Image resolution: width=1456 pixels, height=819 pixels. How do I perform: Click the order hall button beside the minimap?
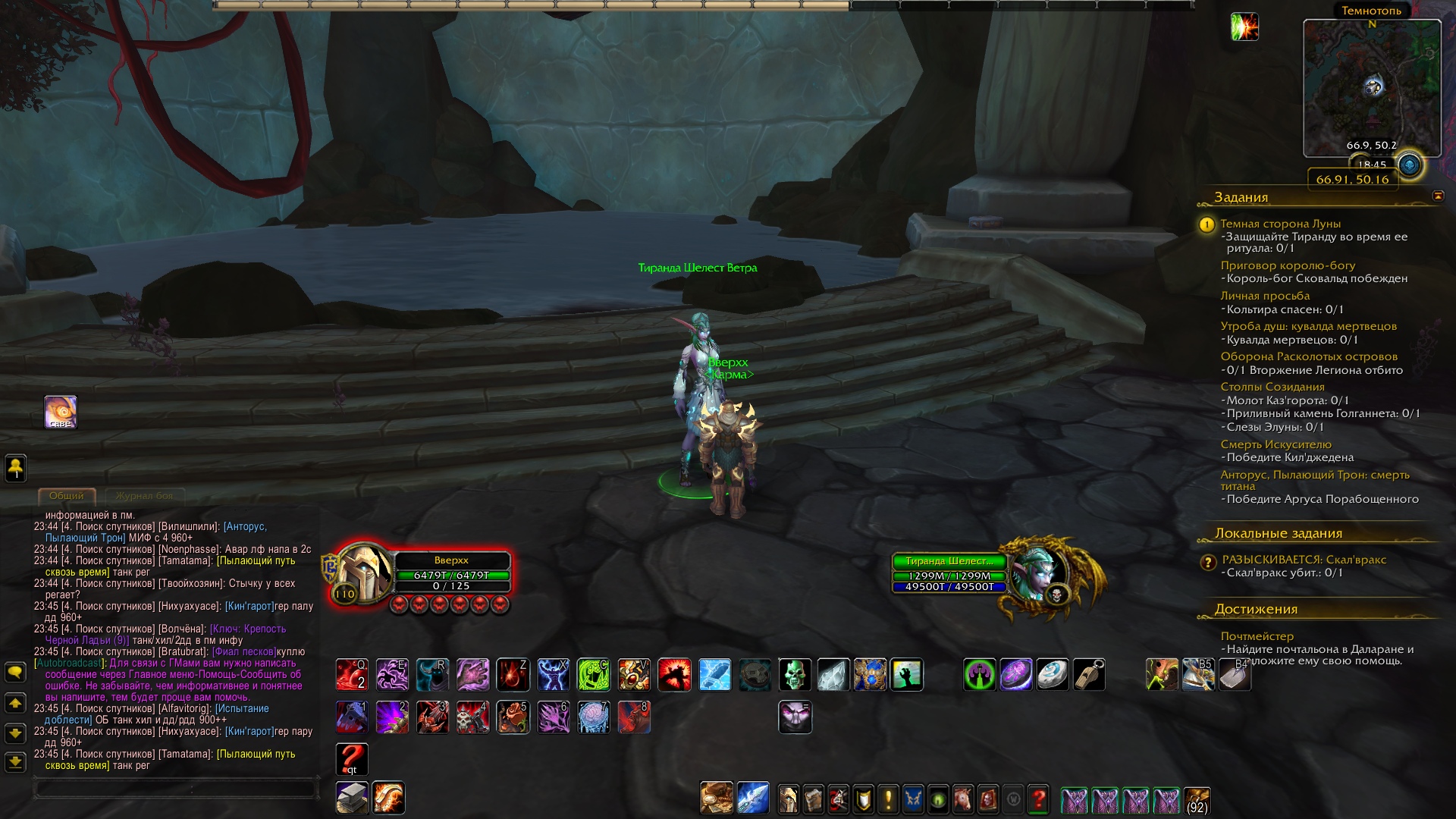click(1410, 165)
